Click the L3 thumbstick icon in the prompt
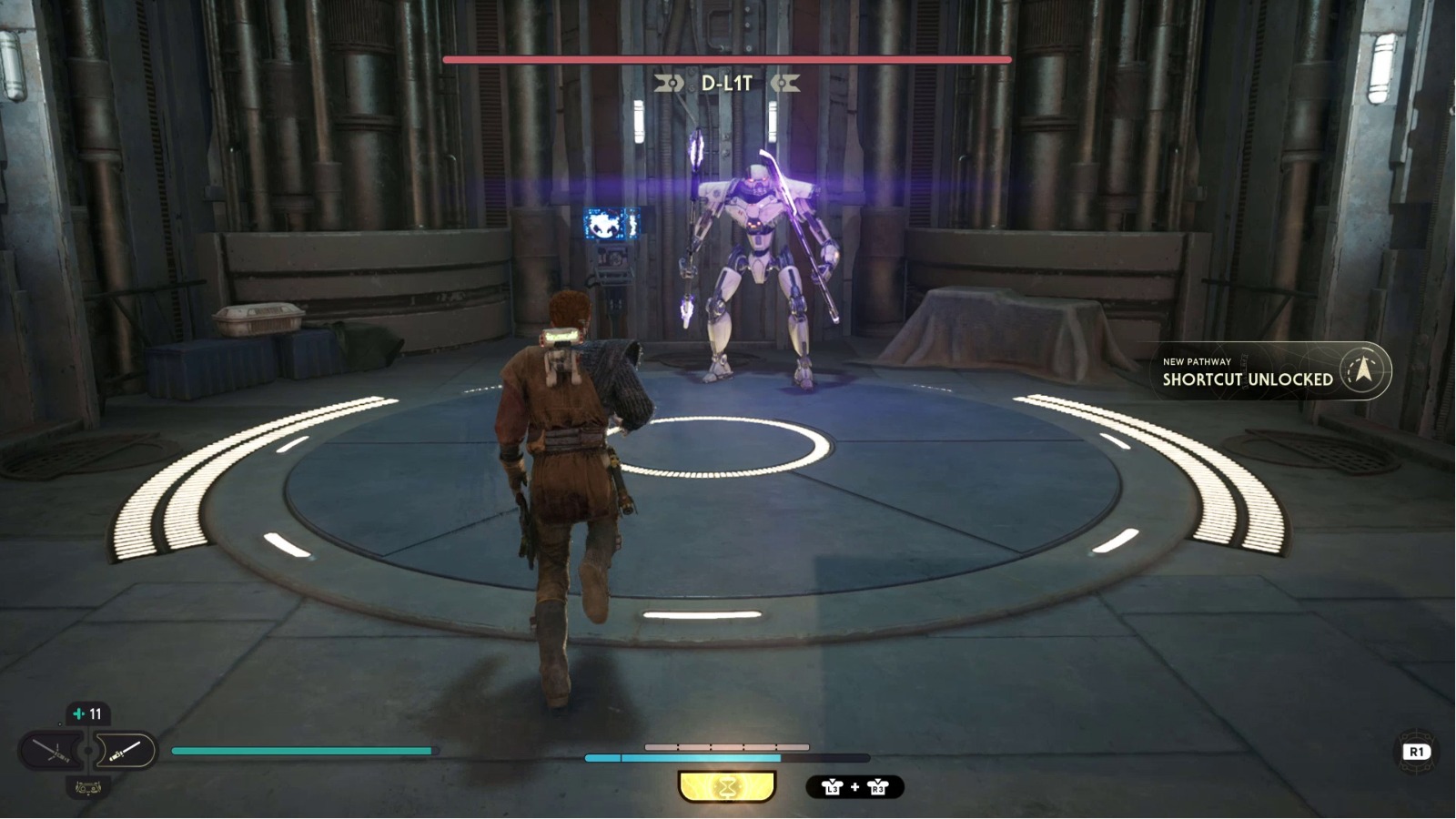Screen dimensions: 1456x819 (834, 787)
